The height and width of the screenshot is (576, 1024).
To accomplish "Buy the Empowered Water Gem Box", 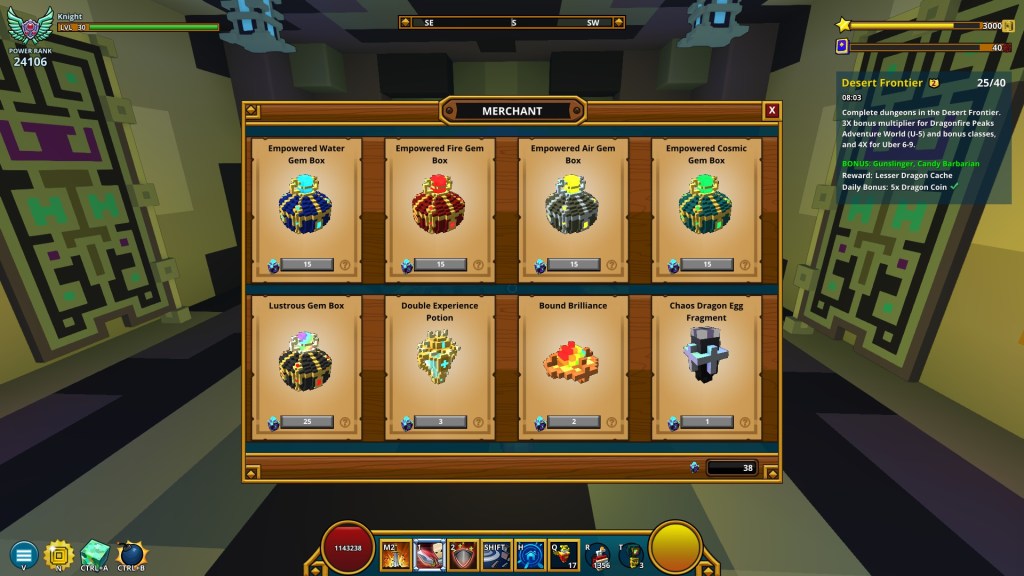I will (306, 265).
